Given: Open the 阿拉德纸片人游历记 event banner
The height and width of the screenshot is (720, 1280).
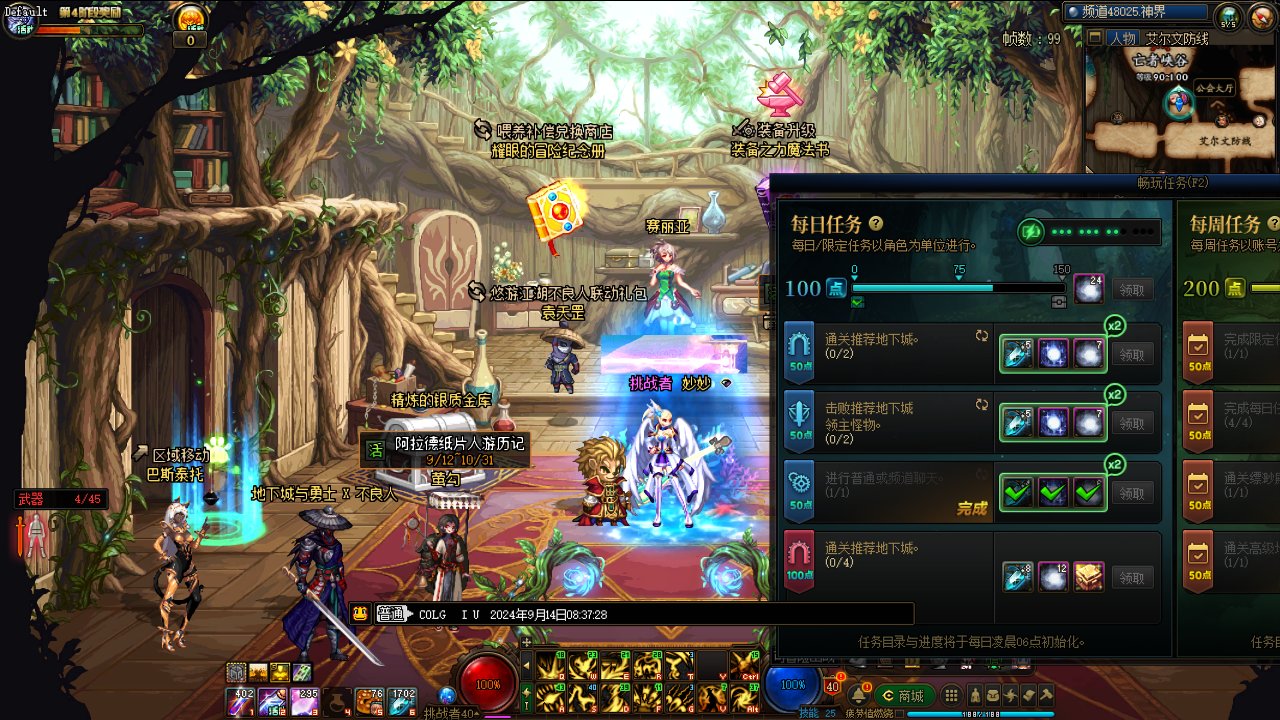Looking at the screenshot, I should click(x=445, y=450).
